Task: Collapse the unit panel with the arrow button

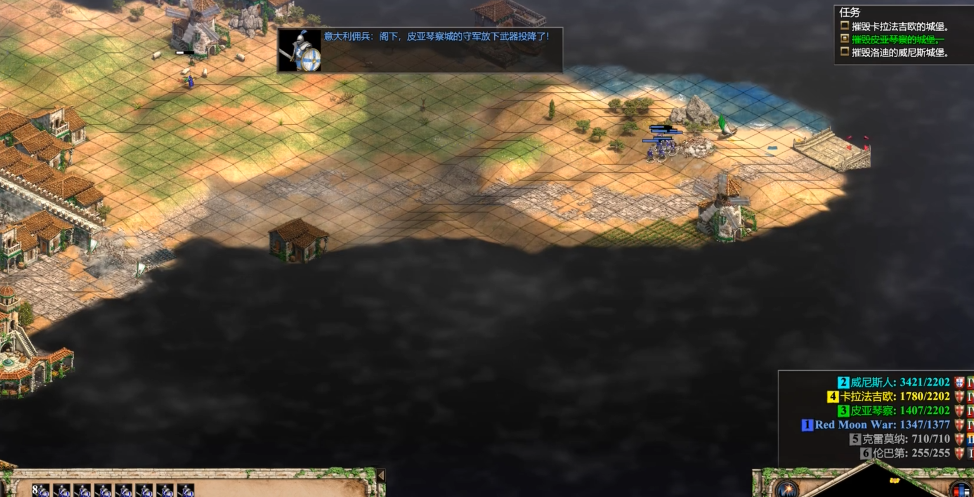Action: point(380,476)
